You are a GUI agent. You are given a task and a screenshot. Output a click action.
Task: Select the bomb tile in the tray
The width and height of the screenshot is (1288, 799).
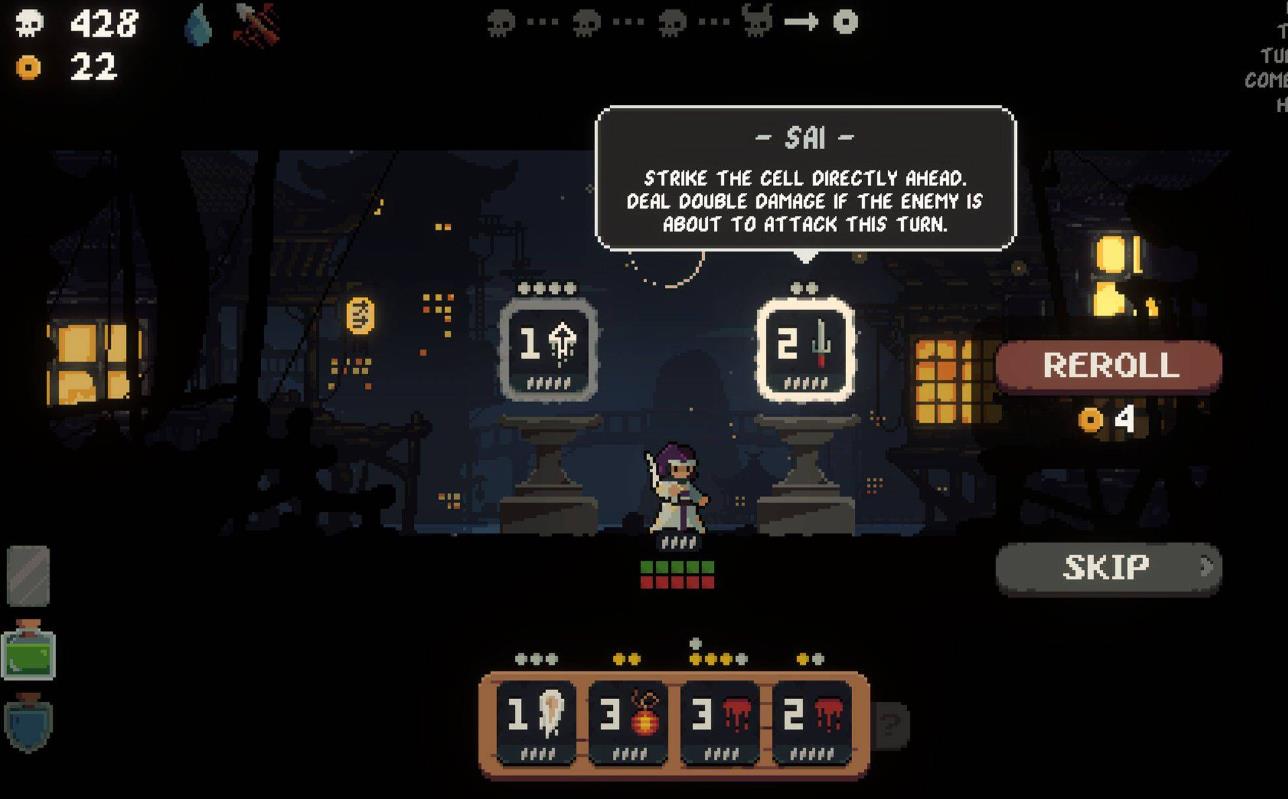click(x=628, y=721)
